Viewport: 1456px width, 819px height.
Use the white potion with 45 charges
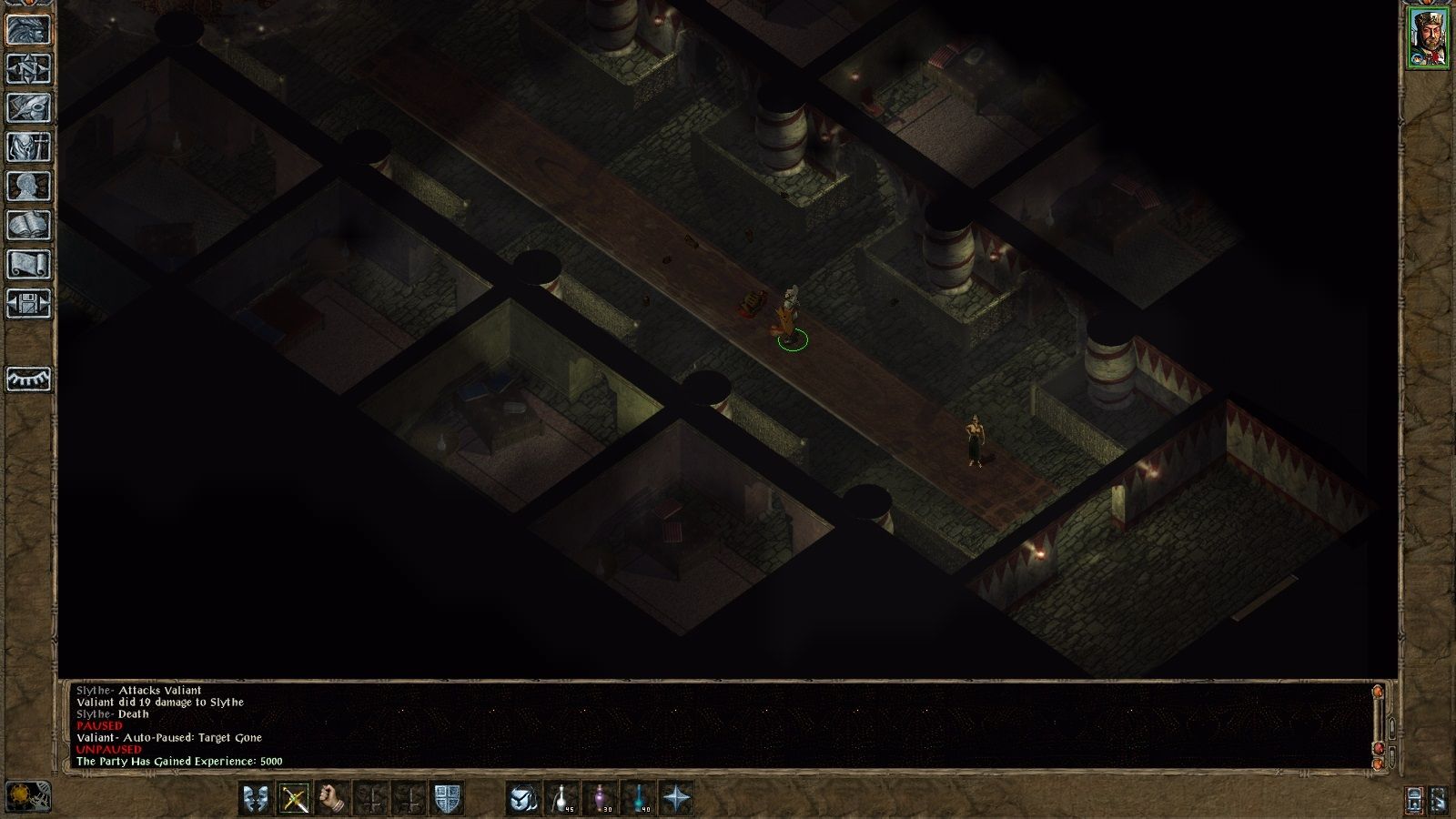(x=562, y=799)
